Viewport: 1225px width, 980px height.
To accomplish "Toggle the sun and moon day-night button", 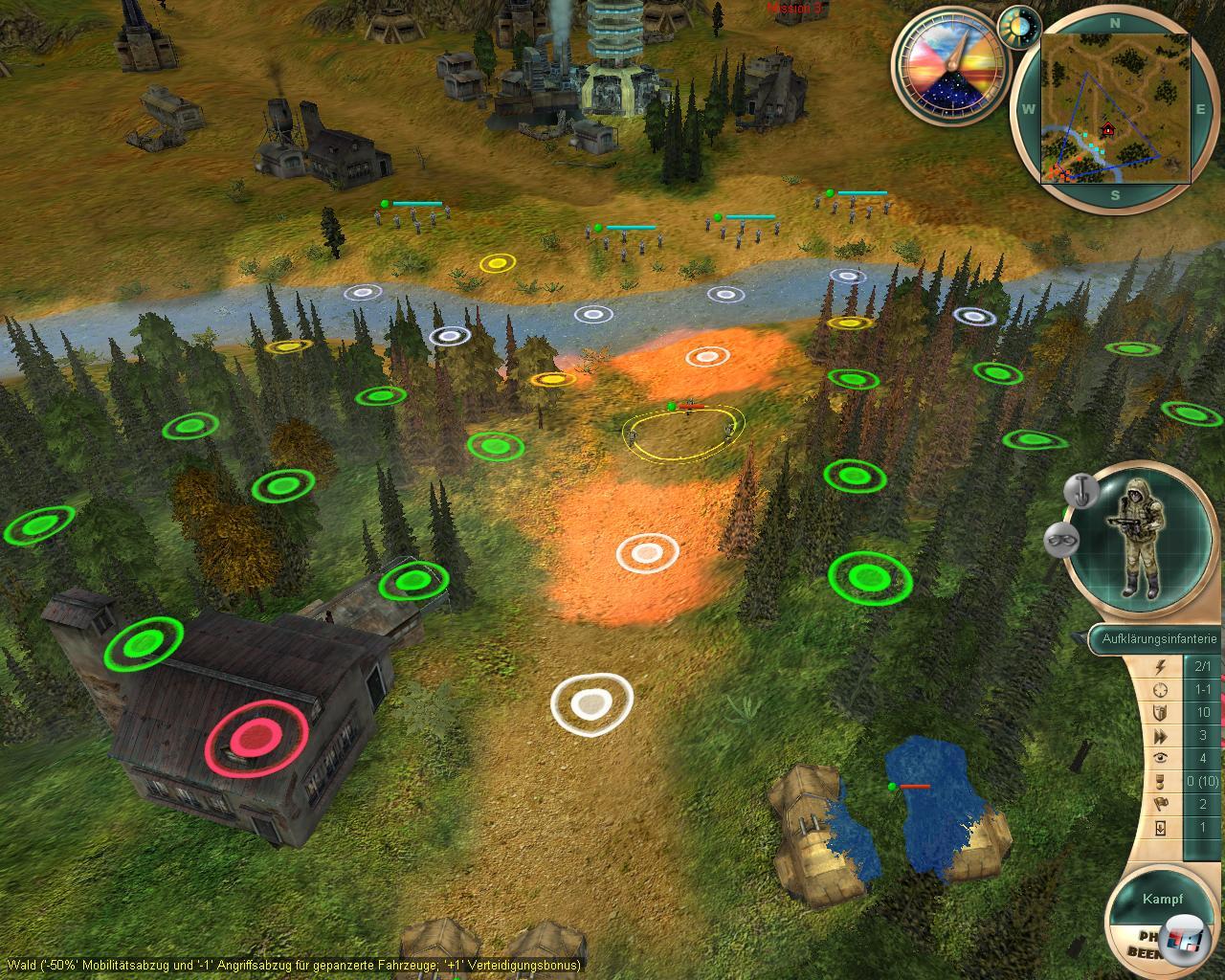I will pos(1019,27).
